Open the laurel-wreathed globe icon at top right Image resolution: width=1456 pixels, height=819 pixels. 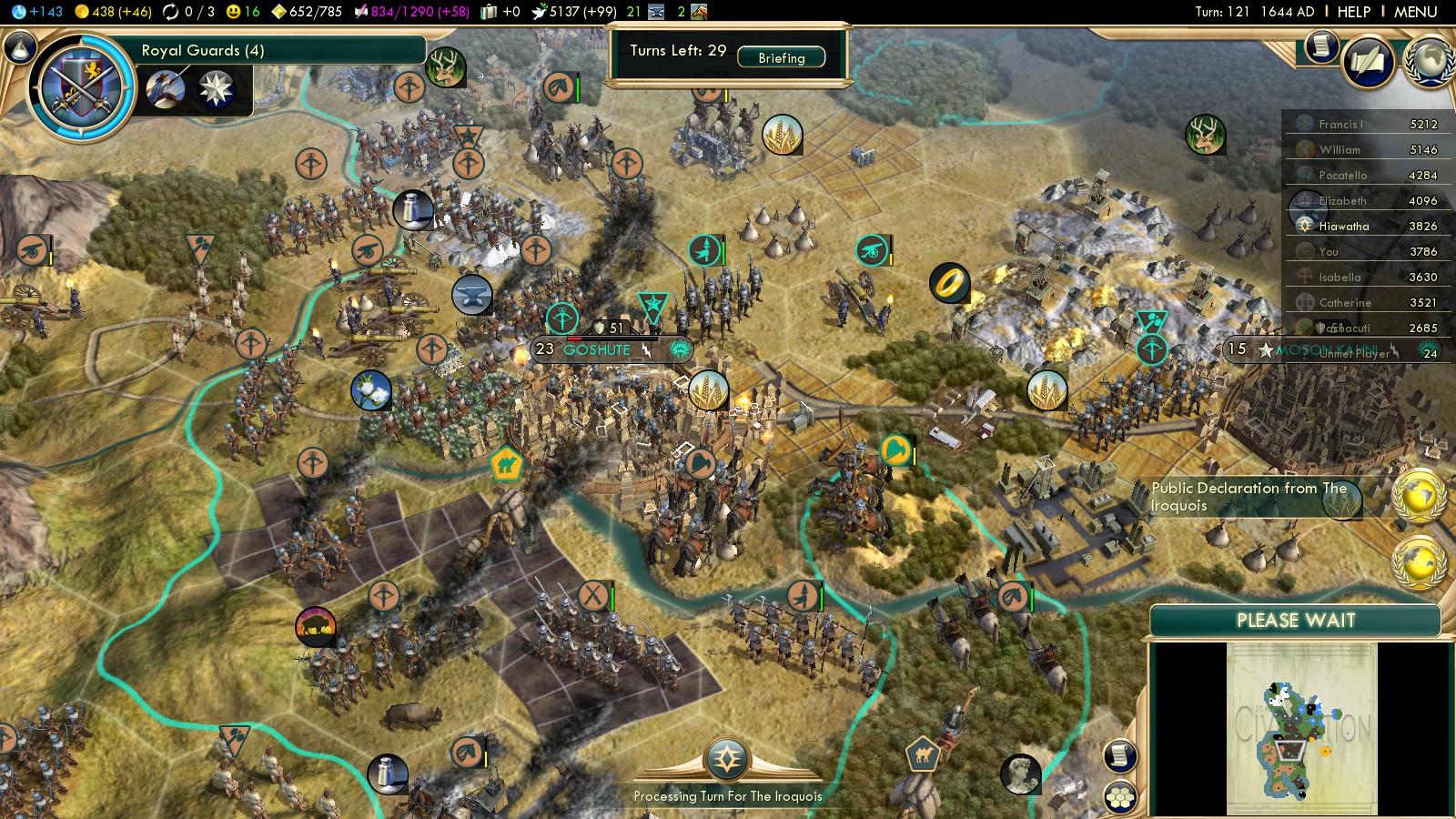pyautogui.click(x=1430, y=62)
